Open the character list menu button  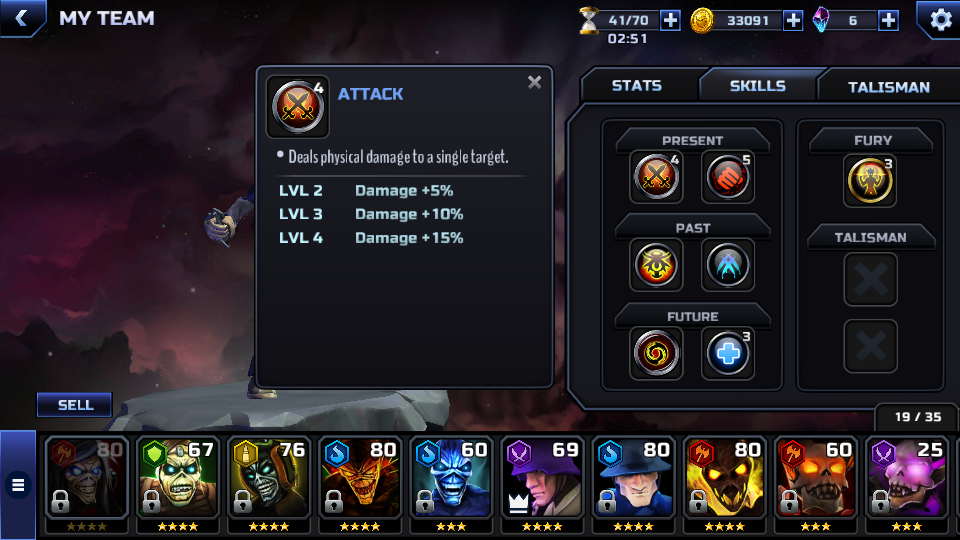click(17, 486)
